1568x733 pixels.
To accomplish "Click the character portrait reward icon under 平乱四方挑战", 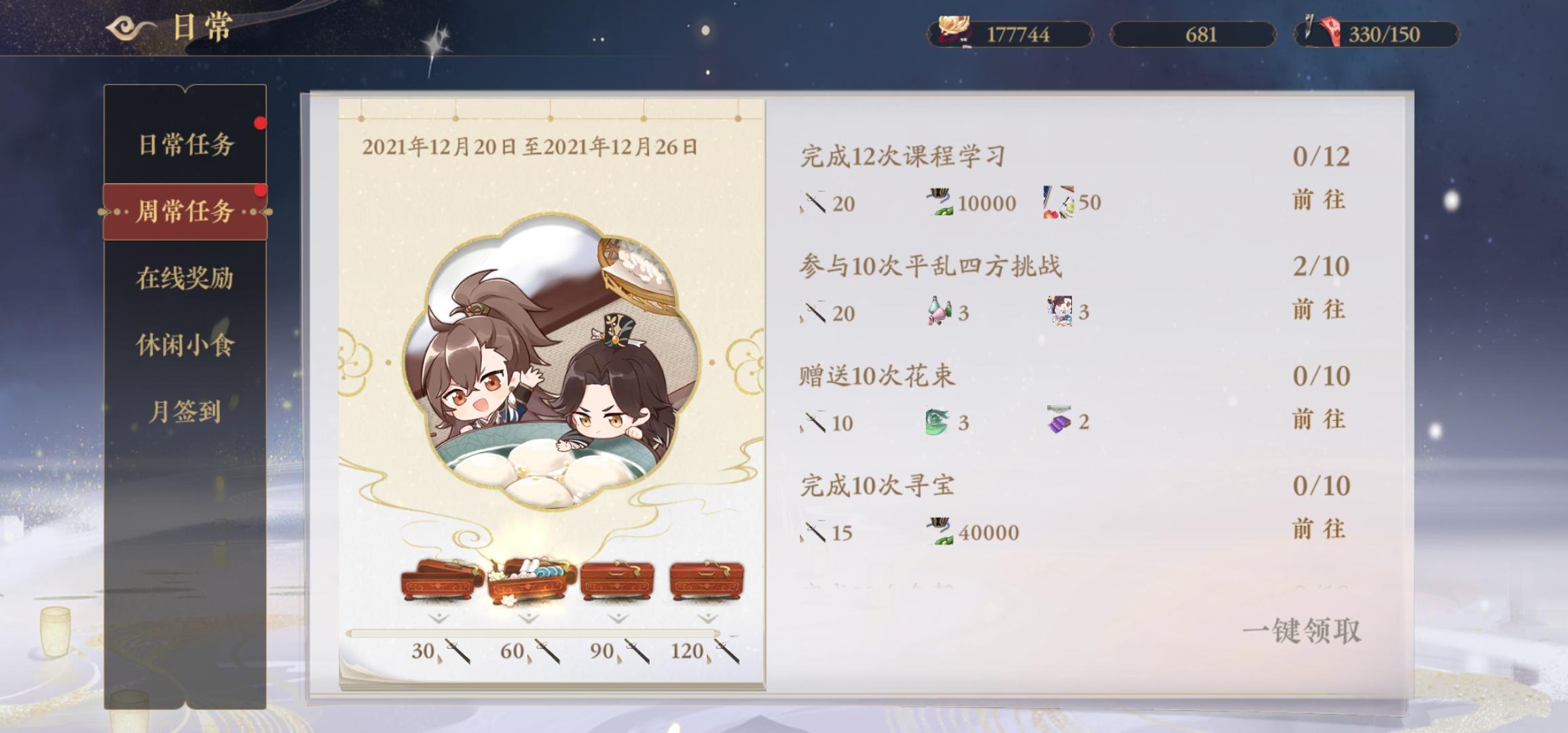I will (1062, 309).
